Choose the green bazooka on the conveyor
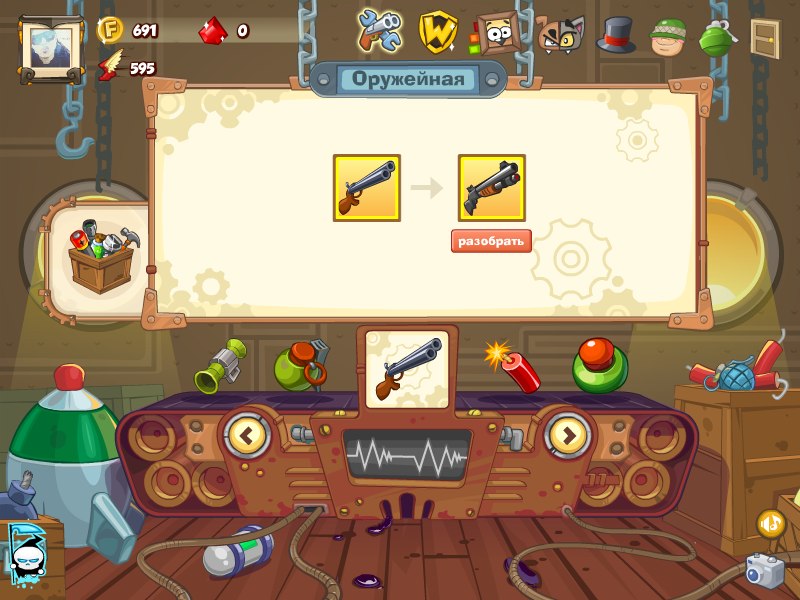The image size is (800, 600). 221,366
